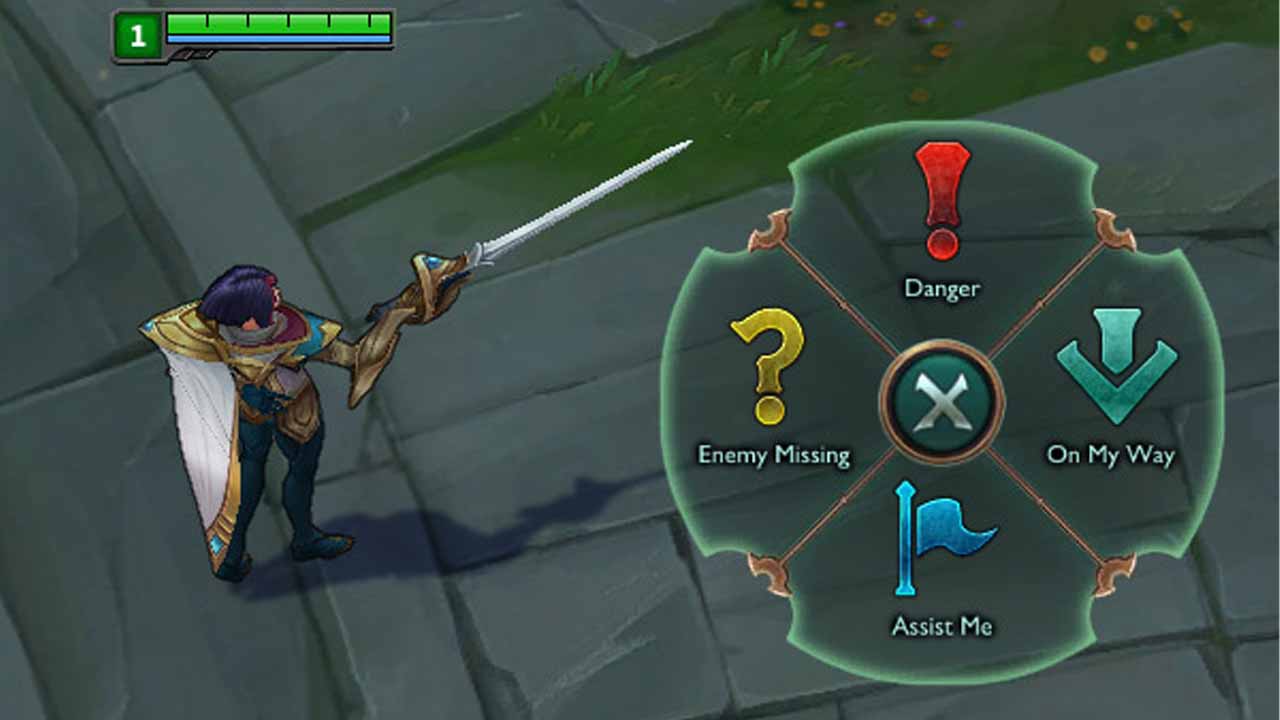Select the top quadrant of the ping wheel
1280x720 pixels.
coord(940,230)
